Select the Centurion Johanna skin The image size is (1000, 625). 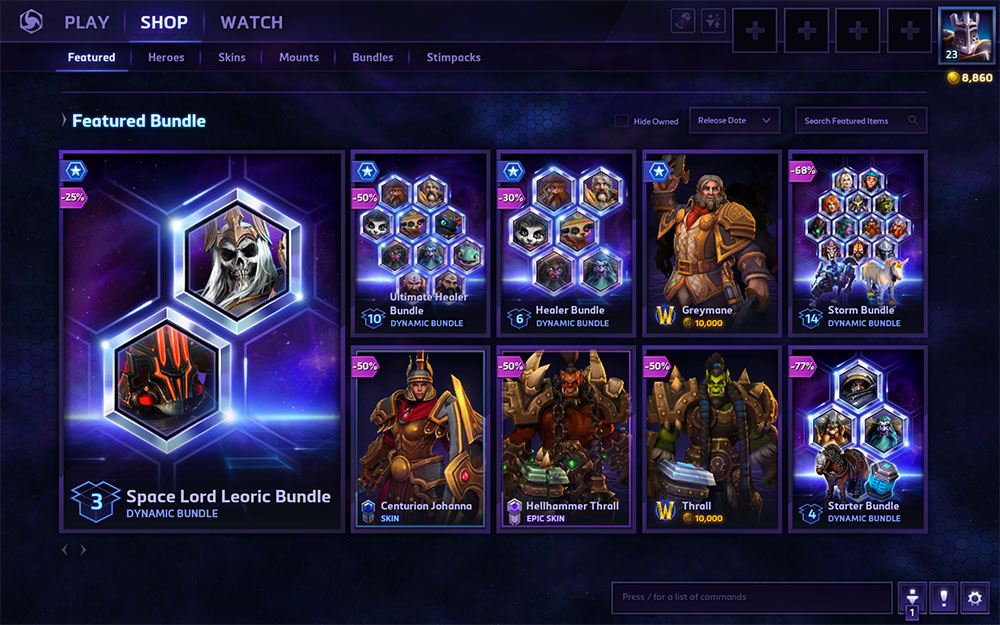tap(420, 438)
